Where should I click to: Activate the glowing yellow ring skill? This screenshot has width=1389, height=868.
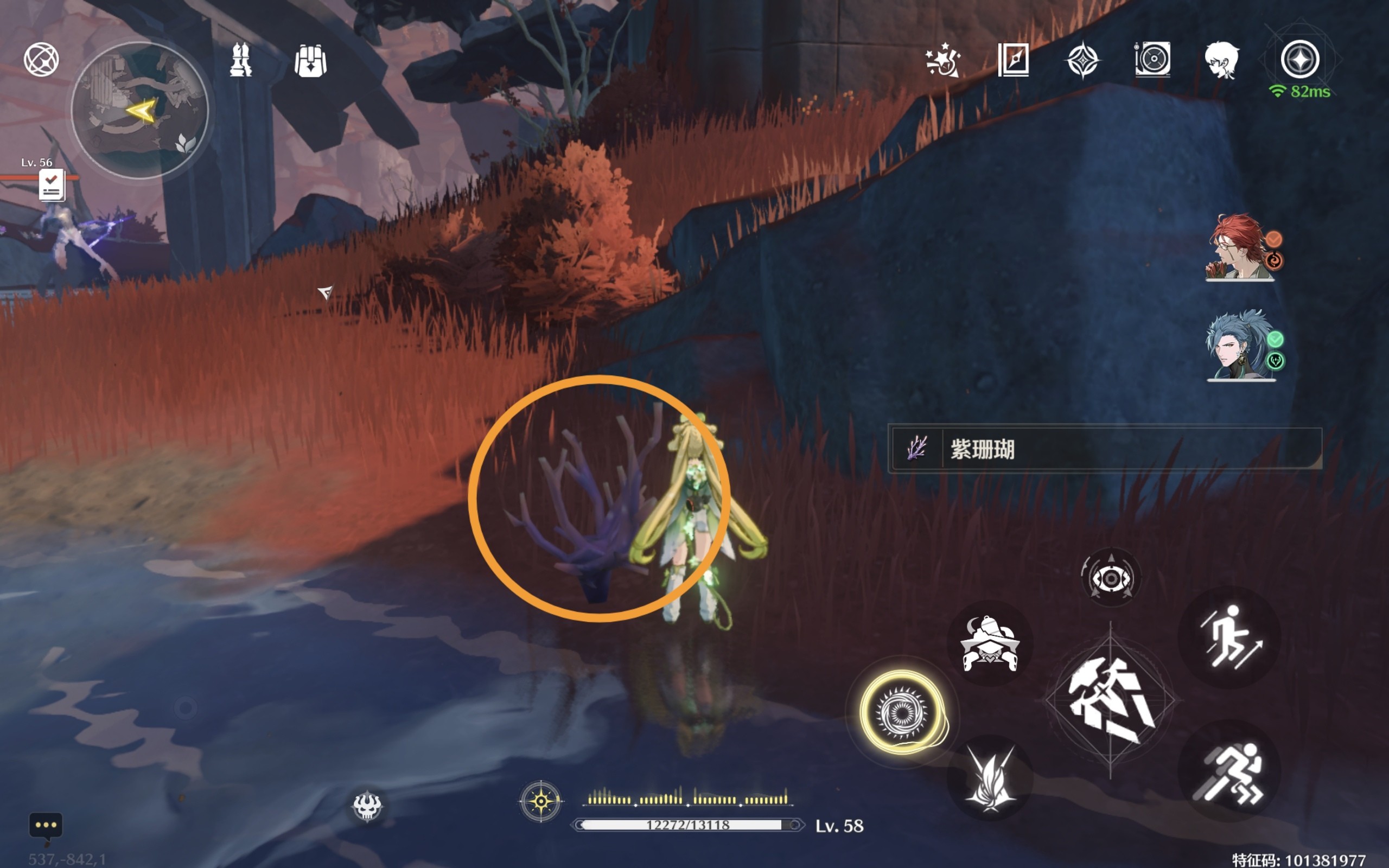902,712
